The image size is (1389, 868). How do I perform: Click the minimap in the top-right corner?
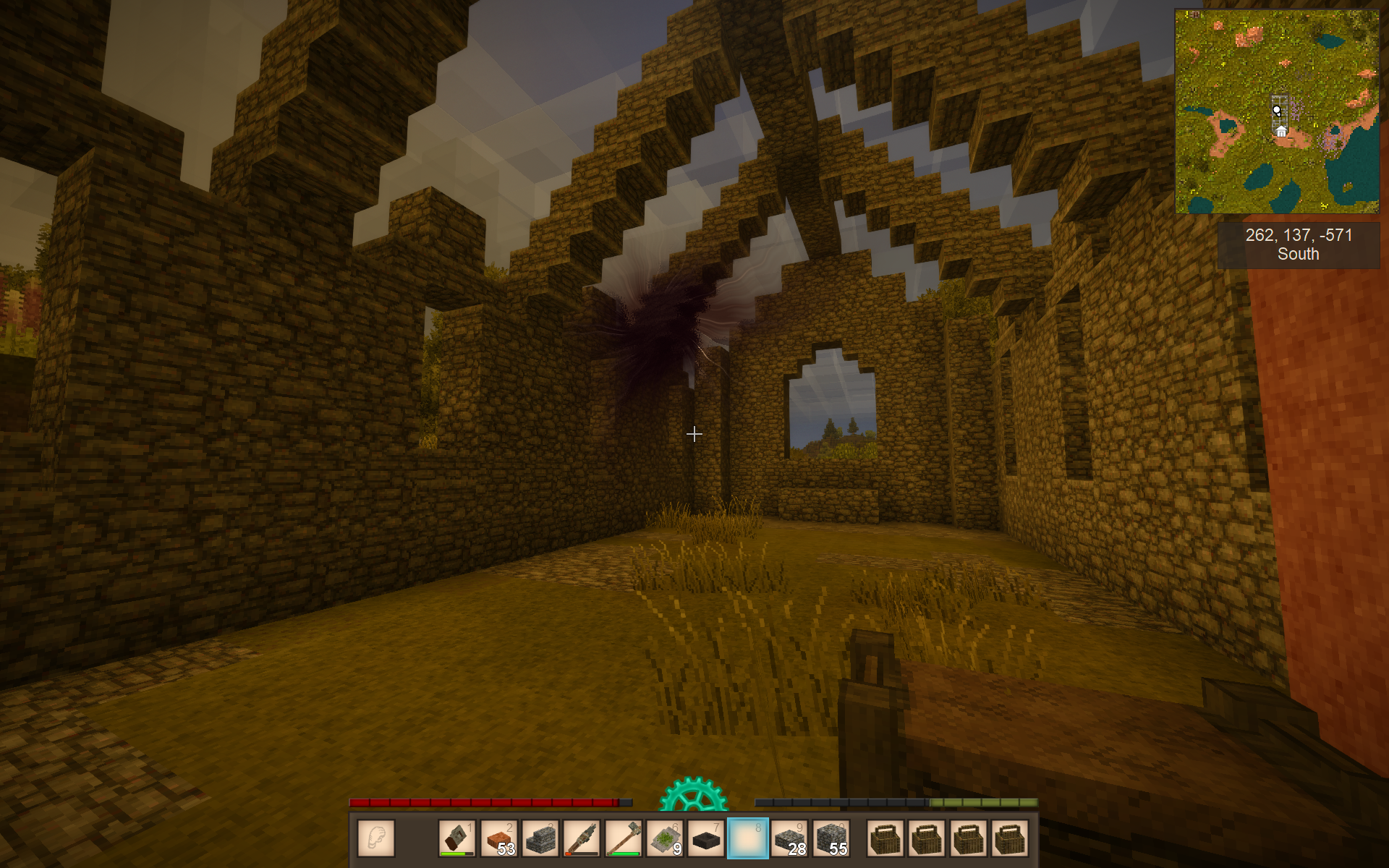[x=1277, y=111]
